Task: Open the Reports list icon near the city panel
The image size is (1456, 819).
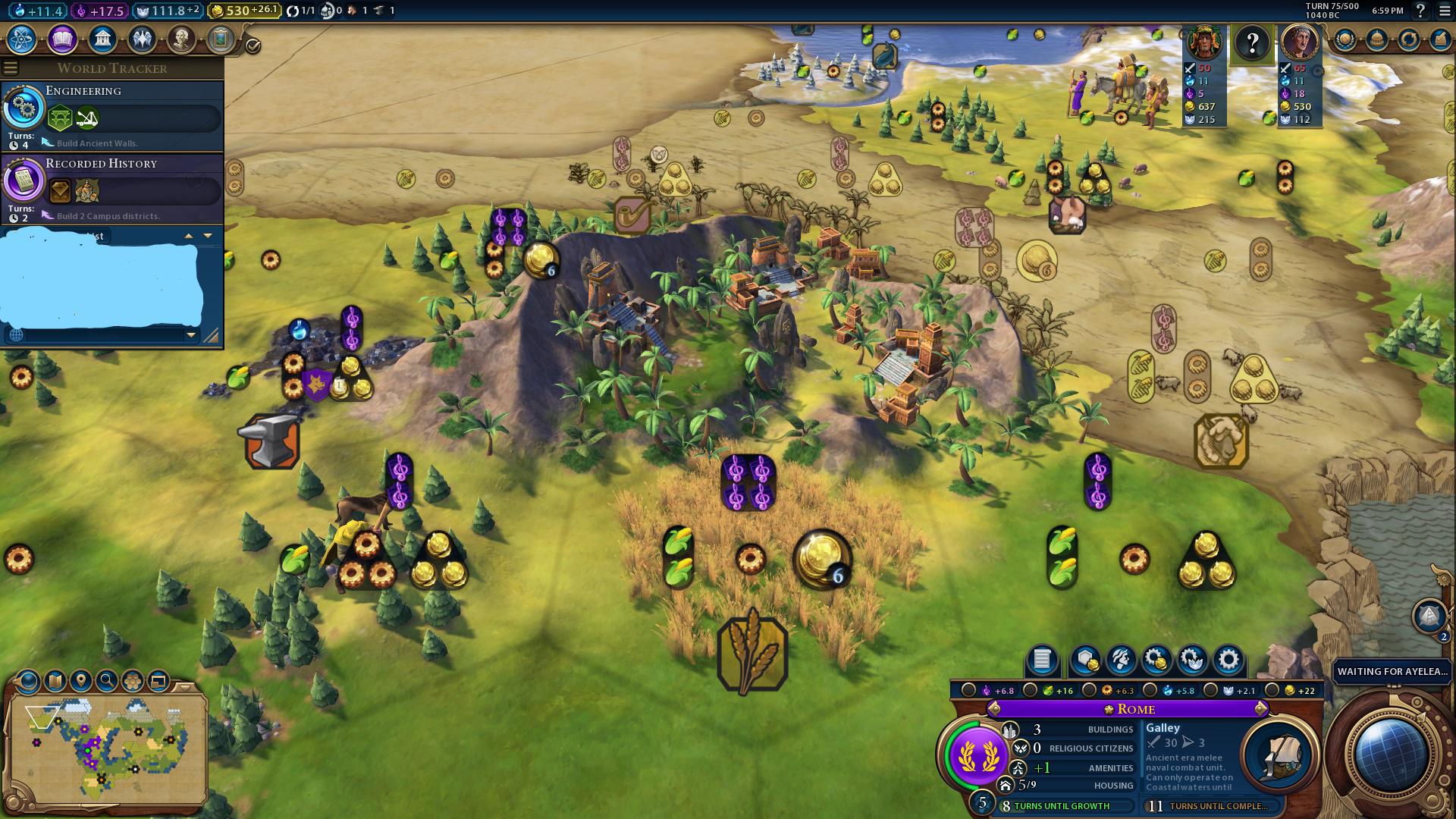Action: (1042, 661)
